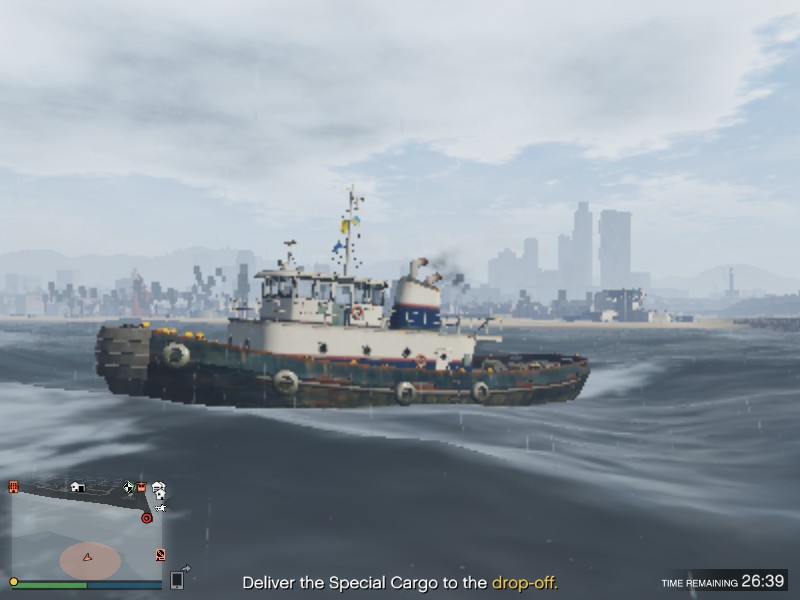Click the minimap in the corner
The image size is (800, 600).
tap(86, 535)
